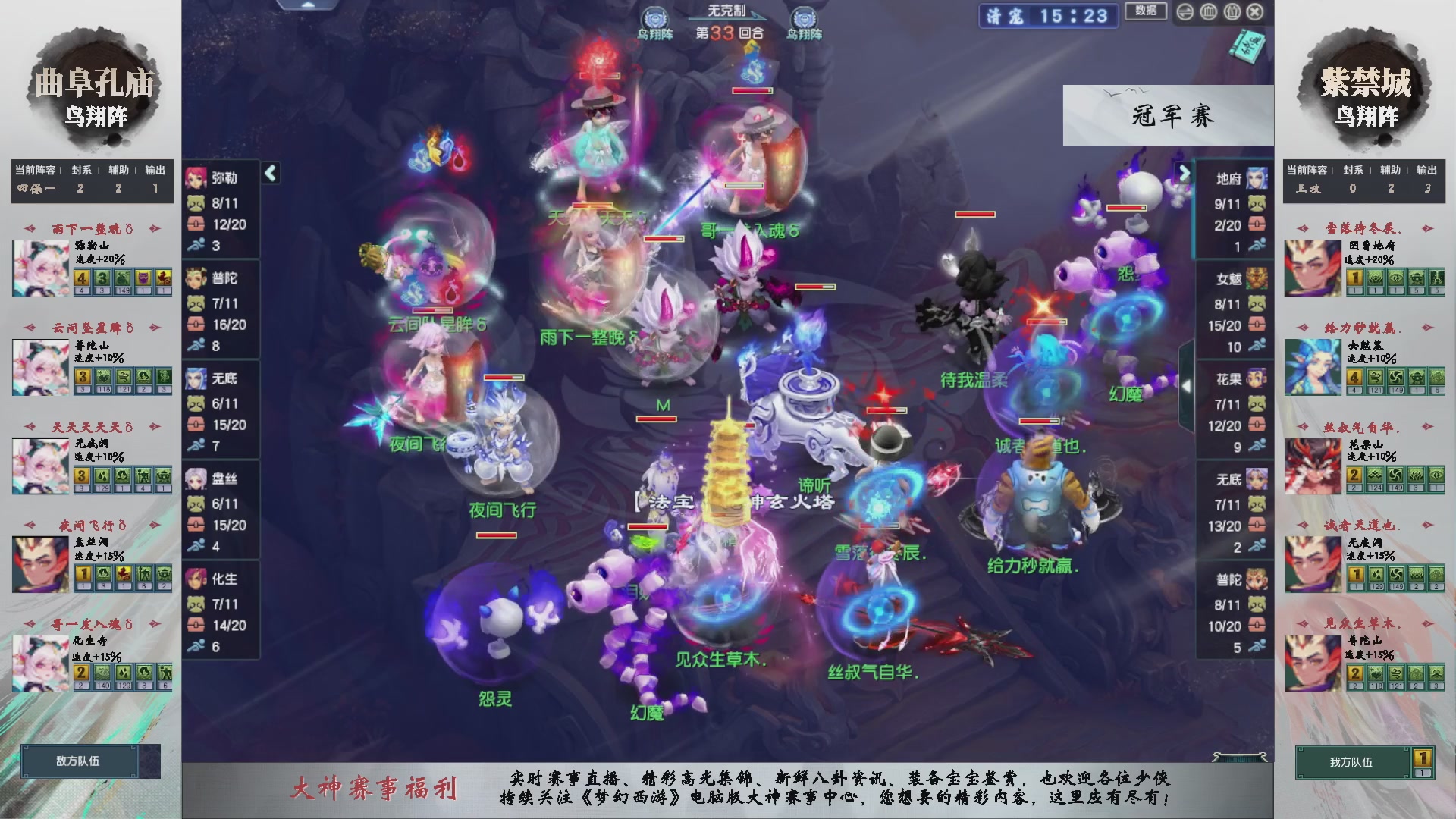Open the item bag icon in top-right toolbar
This screenshot has width=1456, height=819.
click(x=1233, y=12)
